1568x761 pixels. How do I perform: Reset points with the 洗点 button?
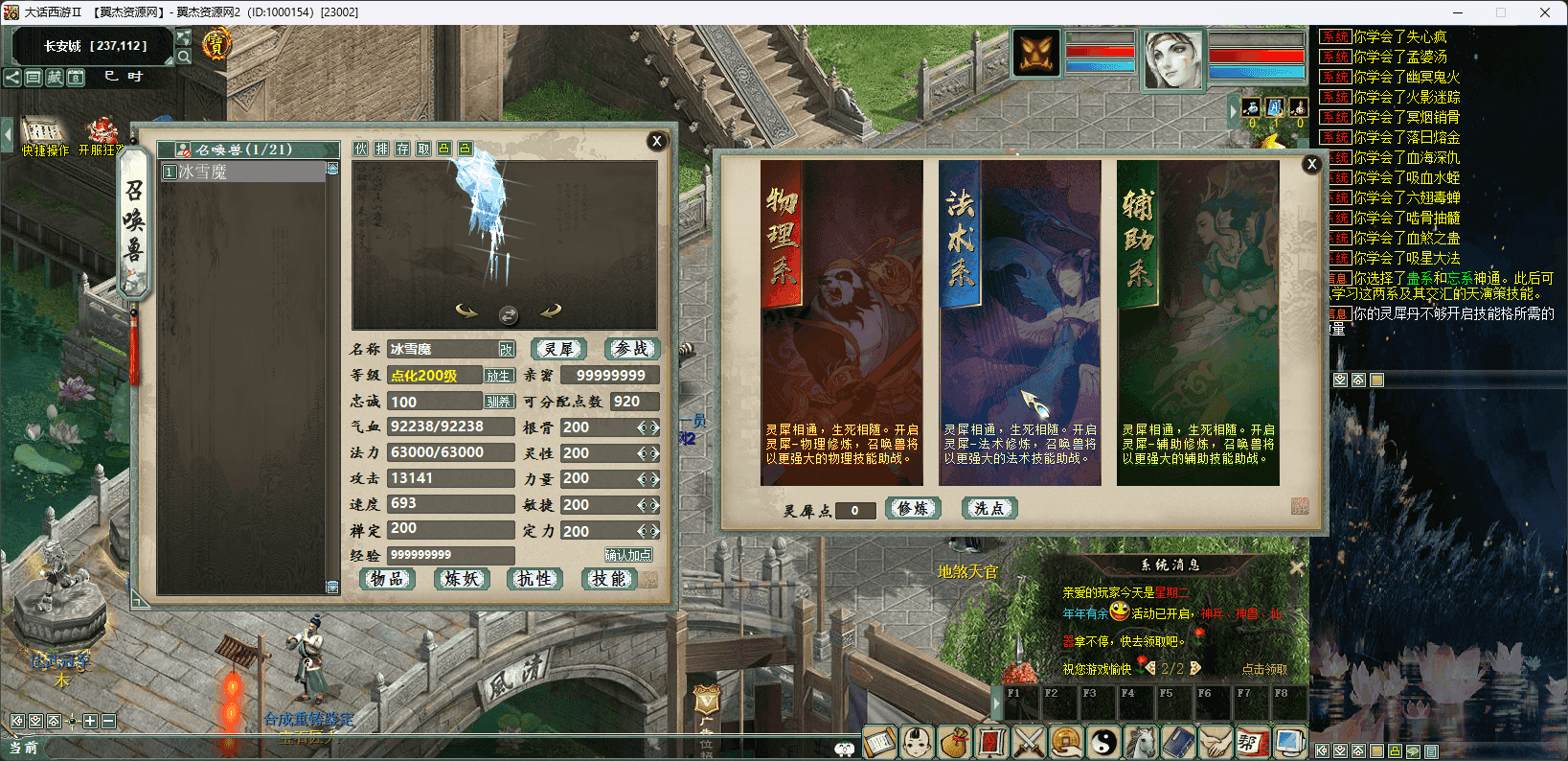(x=989, y=509)
